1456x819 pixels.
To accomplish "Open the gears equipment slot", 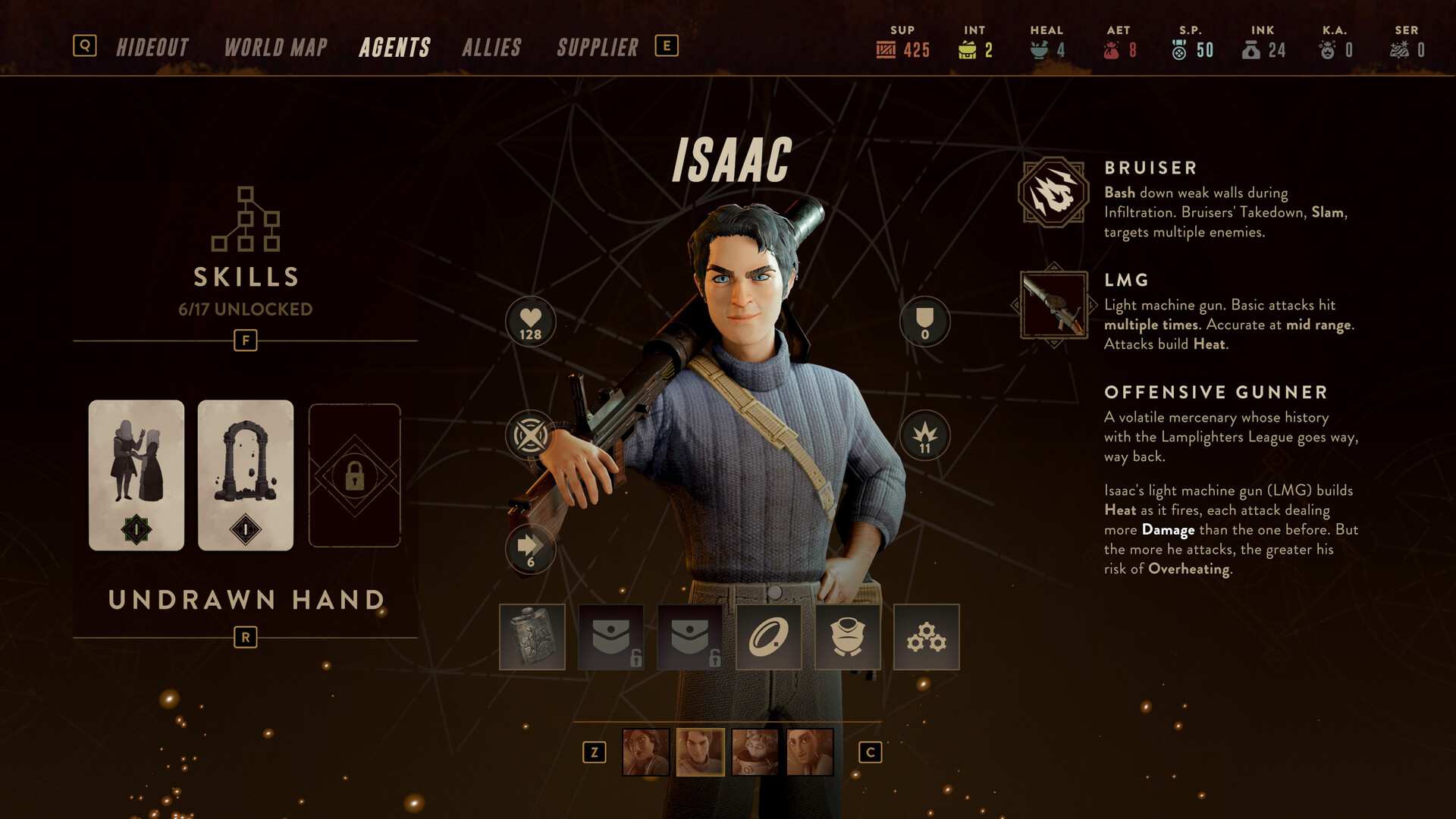I will (926, 637).
